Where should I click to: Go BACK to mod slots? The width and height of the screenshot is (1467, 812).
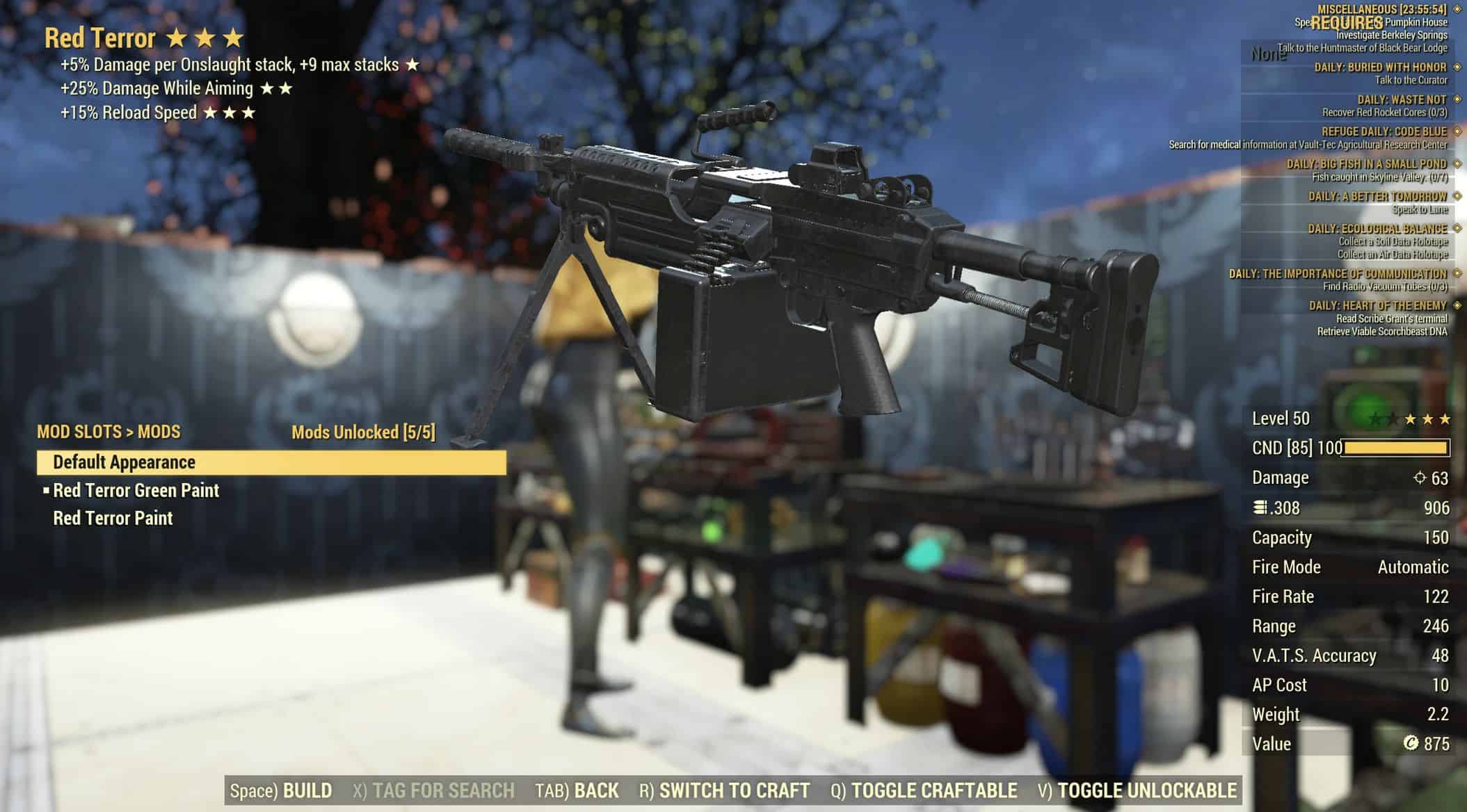click(x=577, y=790)
